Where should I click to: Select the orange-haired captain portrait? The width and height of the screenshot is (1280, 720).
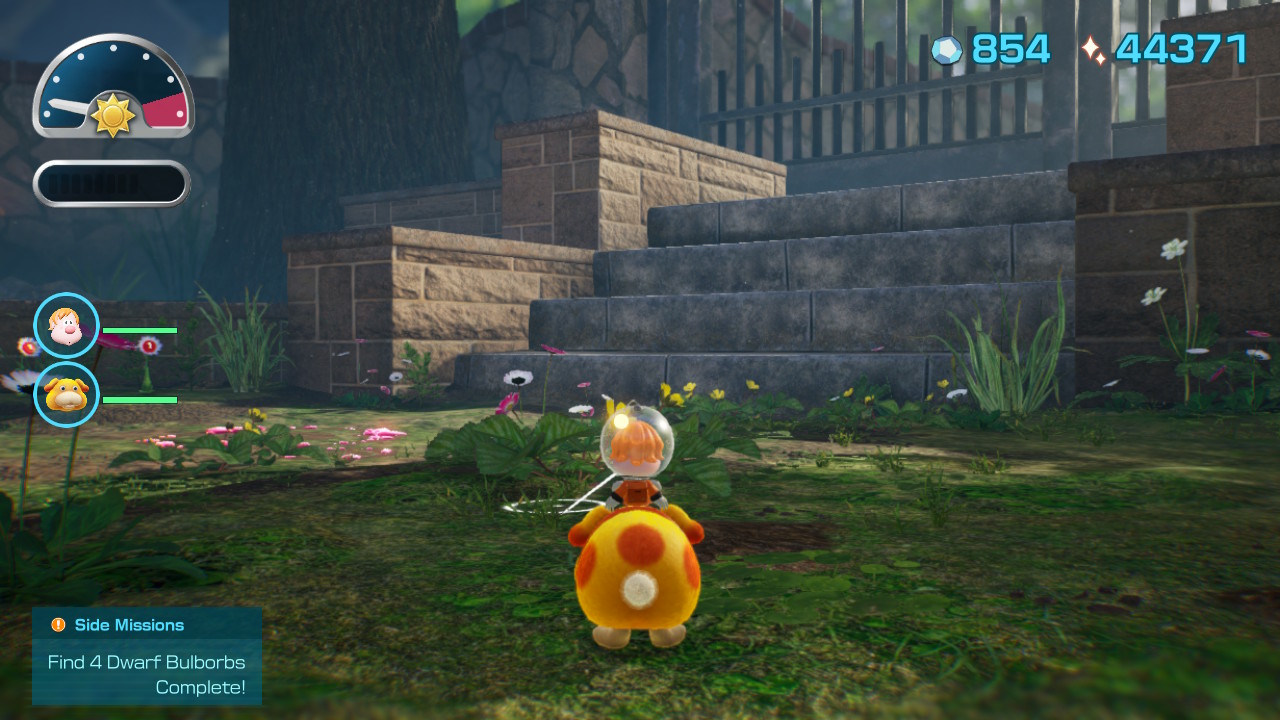(x=67, y=326)
